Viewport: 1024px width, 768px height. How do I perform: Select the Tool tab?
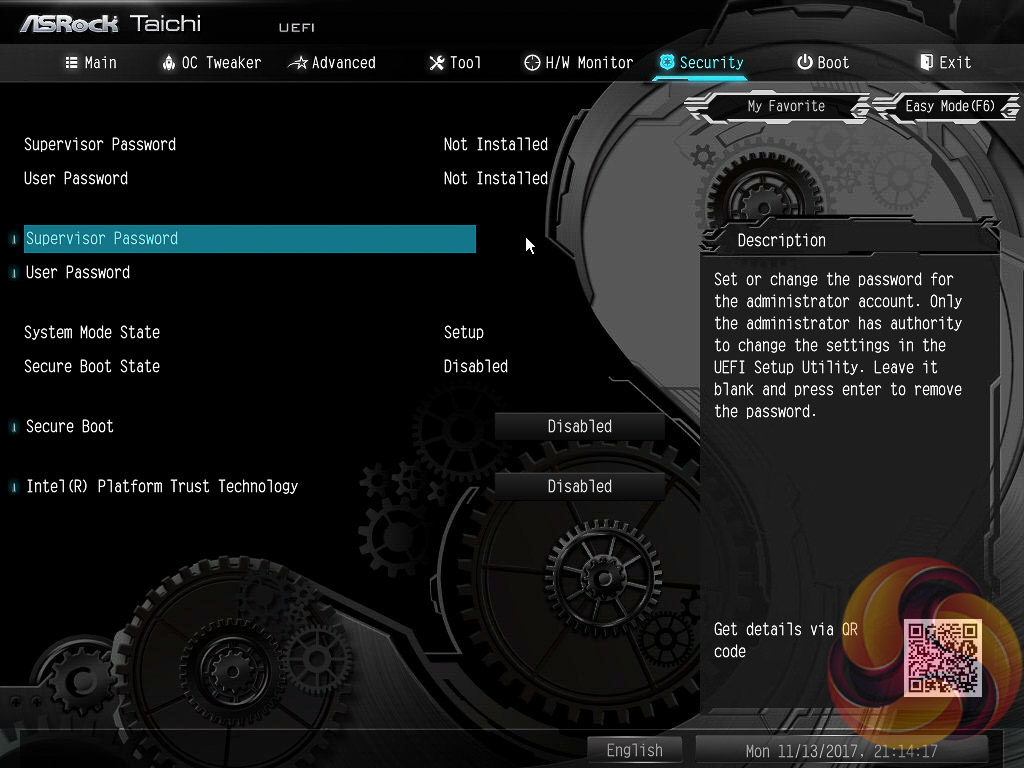pos(455,62)
